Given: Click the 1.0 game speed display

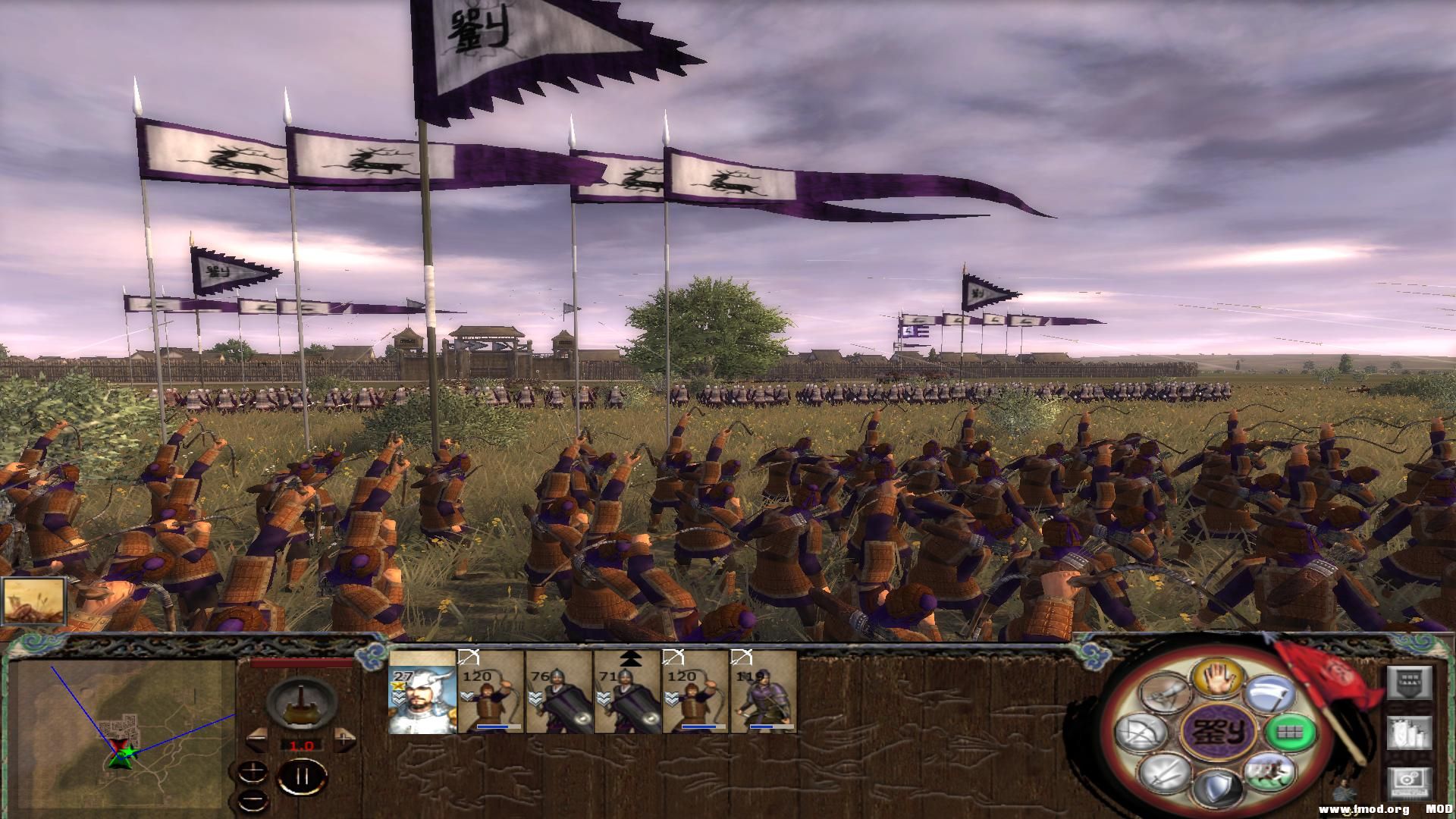Looking at the screenshot, I should pyautogui.click(x=302, y=745).
